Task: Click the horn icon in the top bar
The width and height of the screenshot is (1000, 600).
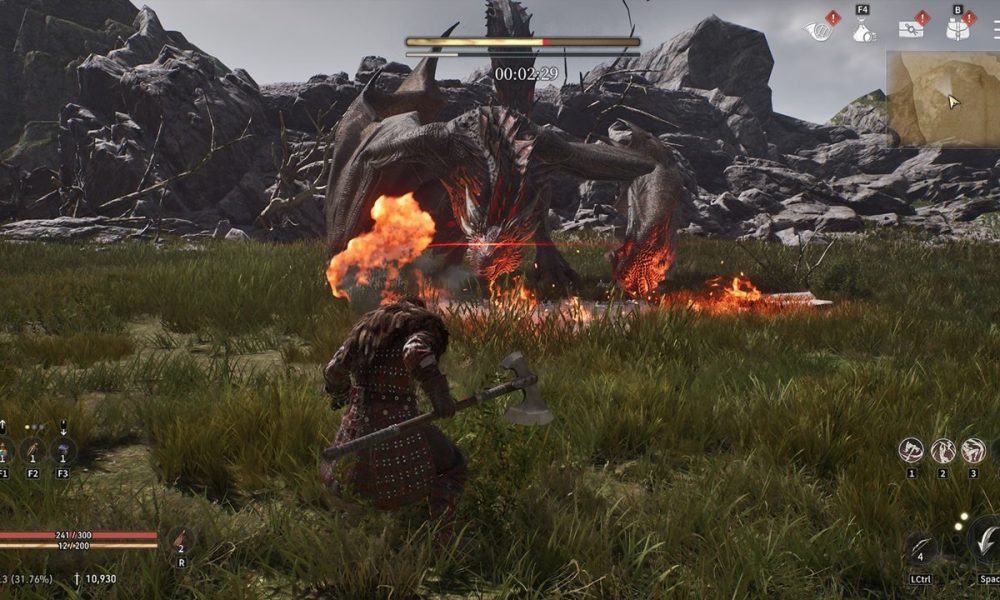Action: (x=816, y=31)
